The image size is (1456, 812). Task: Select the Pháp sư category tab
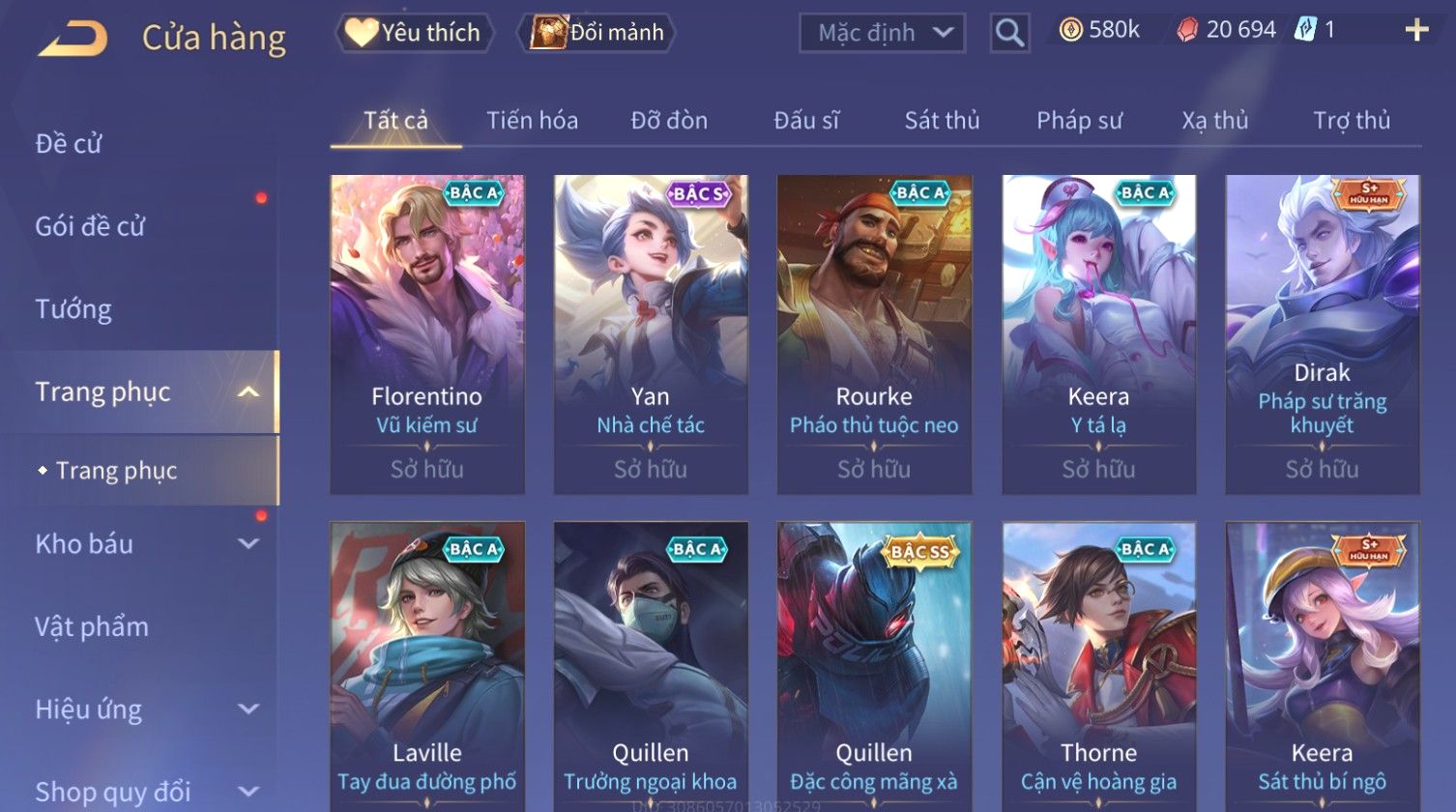pyautogui.click(x=1079, y=121)
